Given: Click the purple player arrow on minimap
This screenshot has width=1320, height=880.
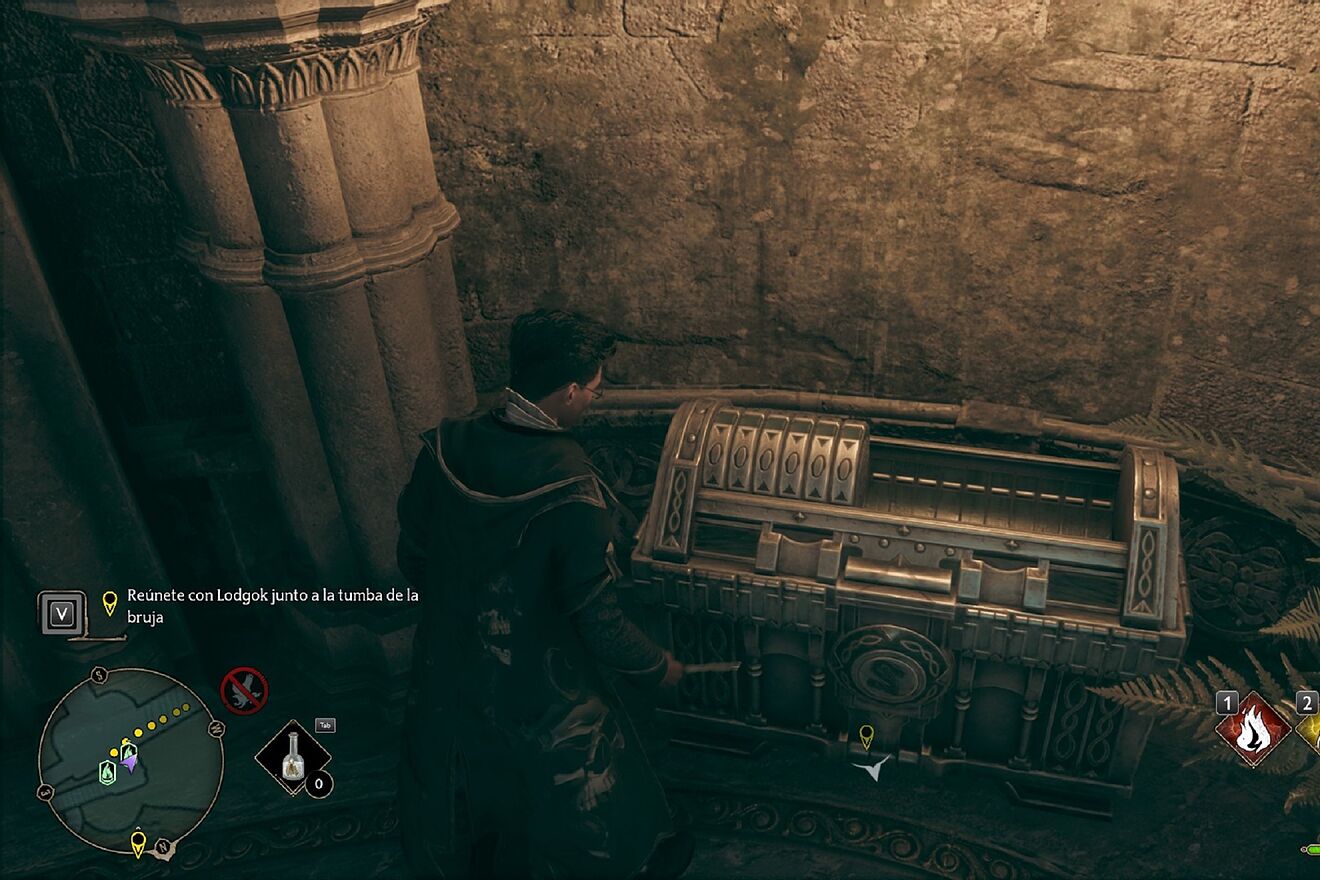Looking at the screenshot, I should tap(129, 761).
